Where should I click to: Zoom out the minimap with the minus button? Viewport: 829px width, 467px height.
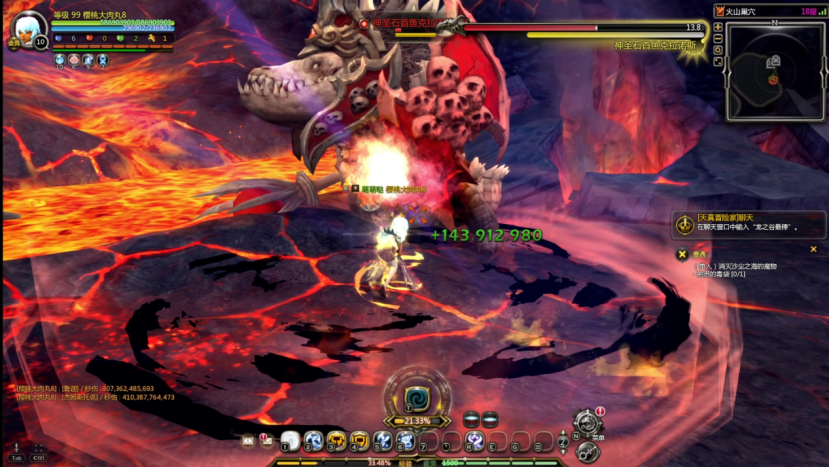[718, 38]
